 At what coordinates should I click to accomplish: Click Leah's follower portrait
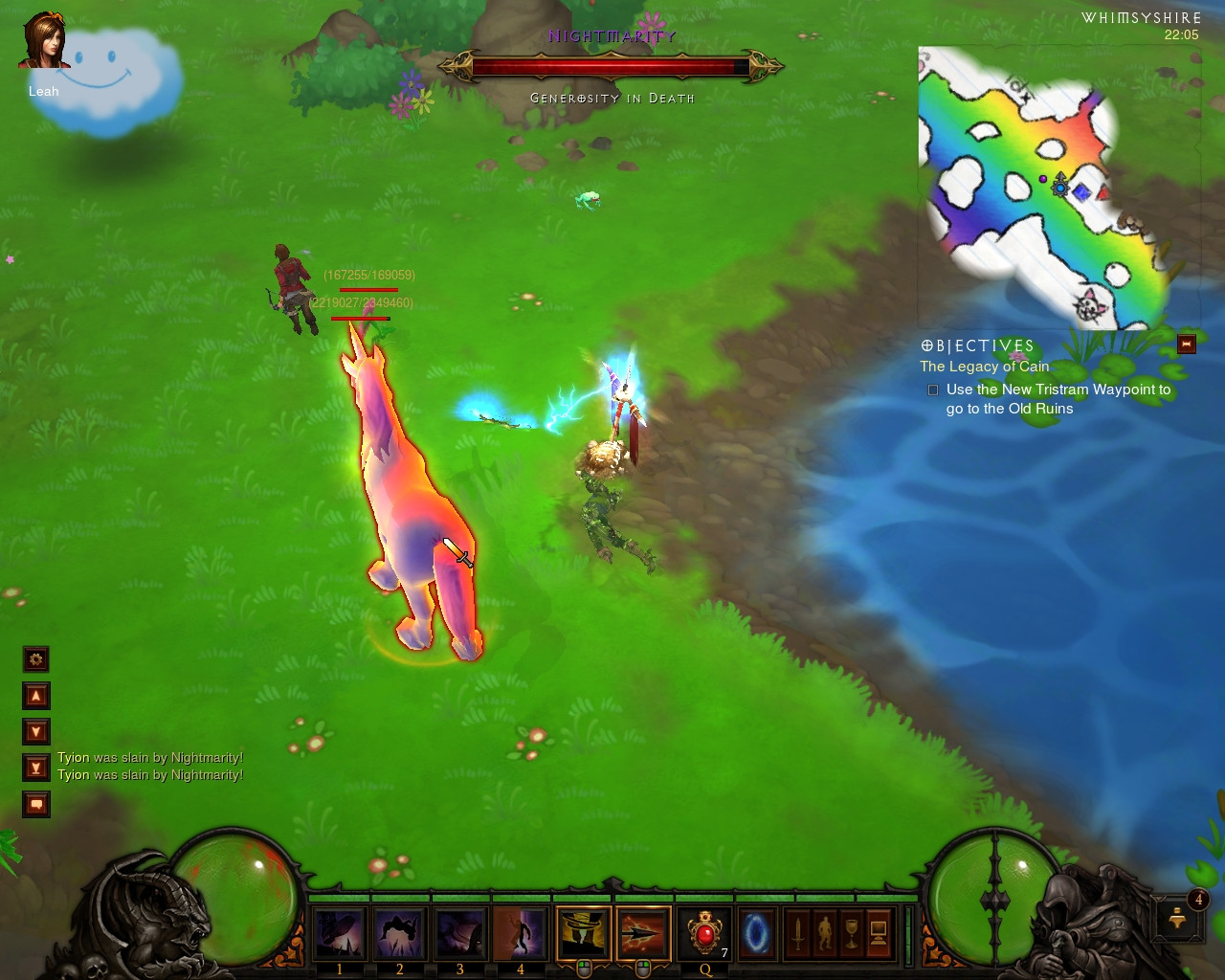click(44, 42)
